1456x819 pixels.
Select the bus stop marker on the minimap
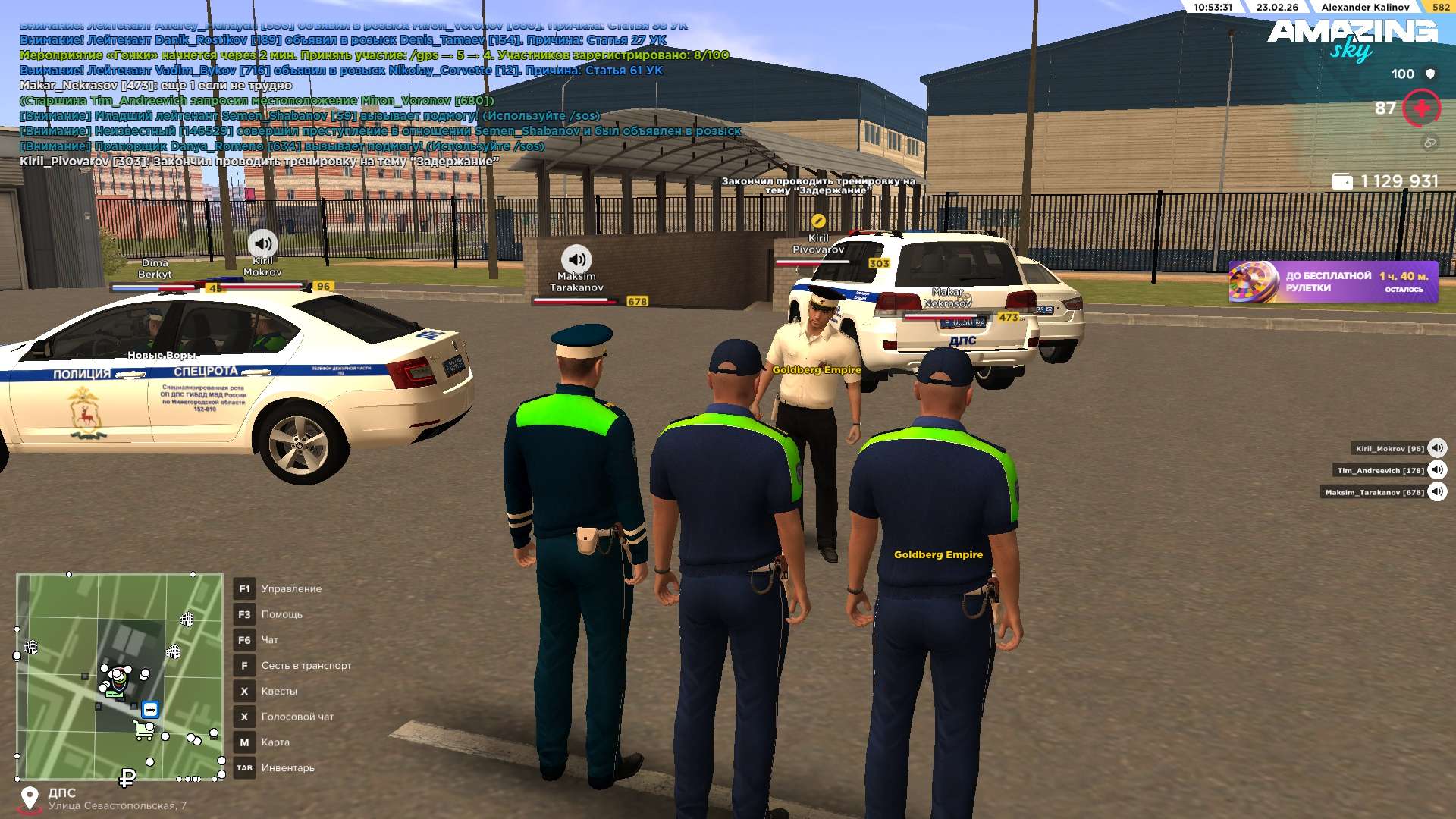click(150, 710)
